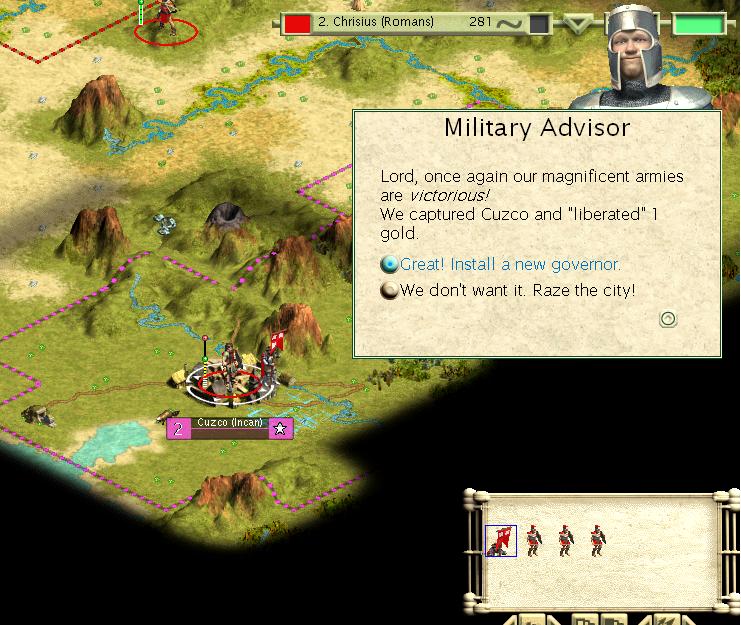Click the Chrisius (Romans) player entry
Screen dimensions: 741x625
pos(376,22)
